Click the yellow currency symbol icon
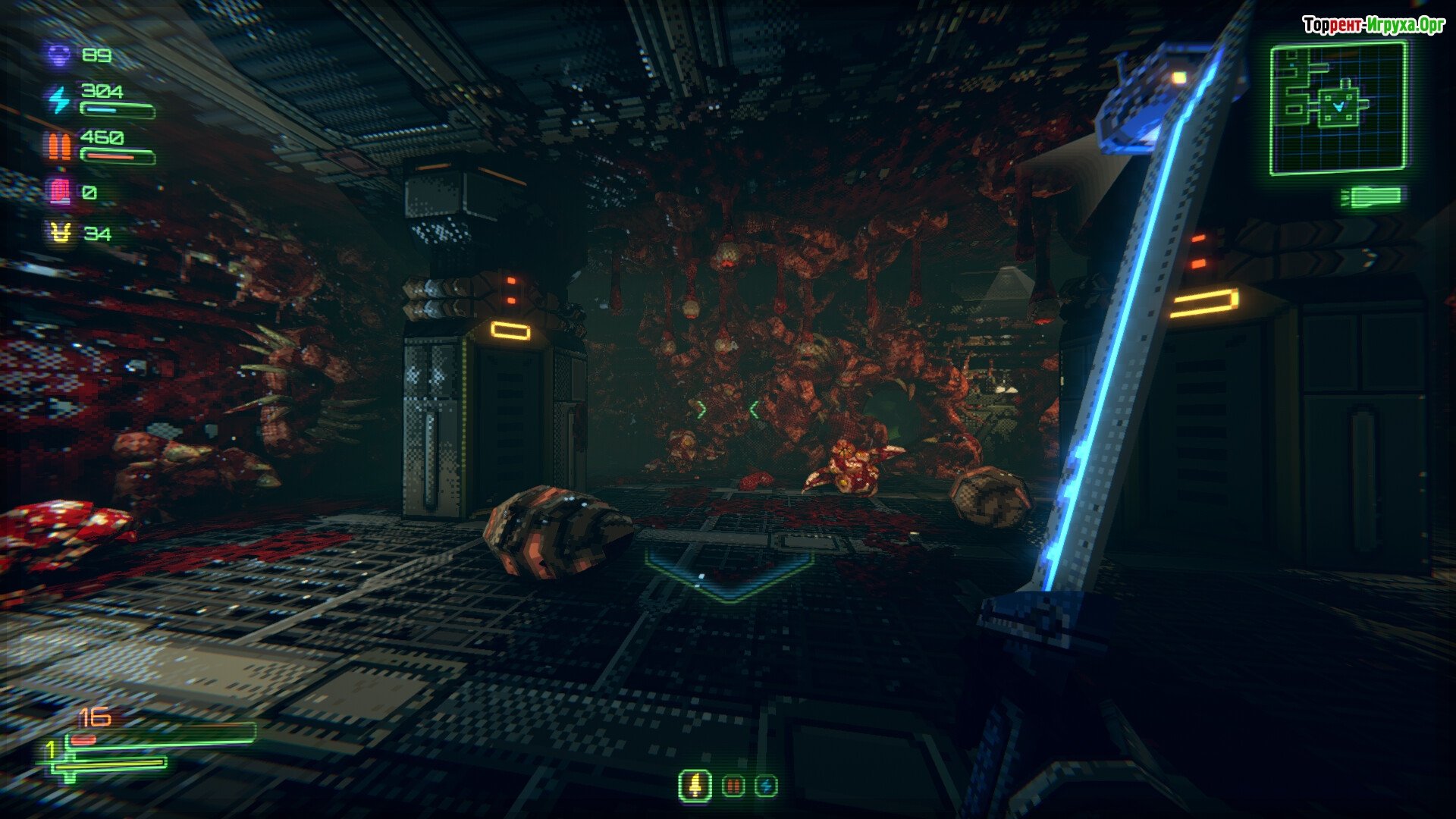This screenshot has width=1456, height=819. point(60,234)
